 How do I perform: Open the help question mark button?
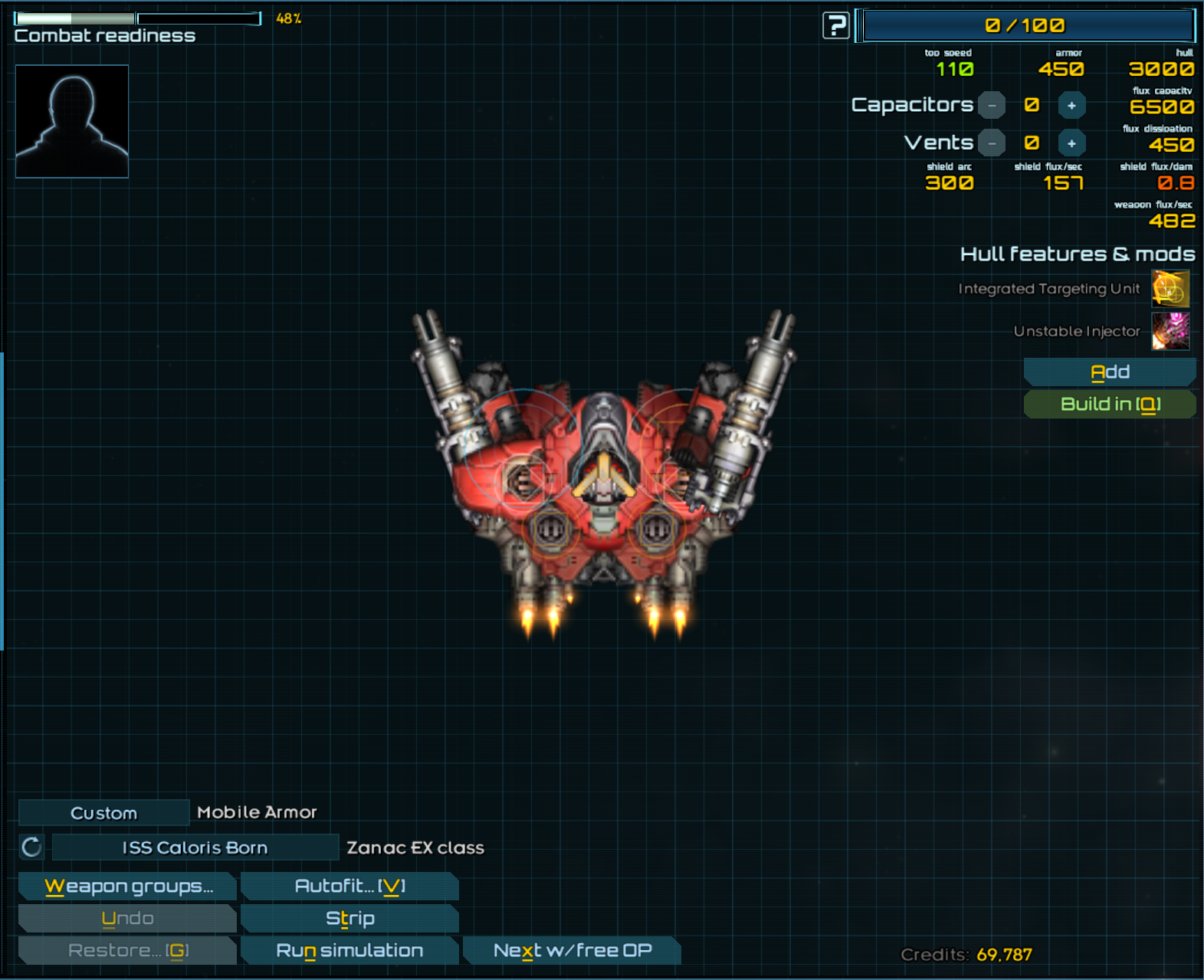coord(835,25)
